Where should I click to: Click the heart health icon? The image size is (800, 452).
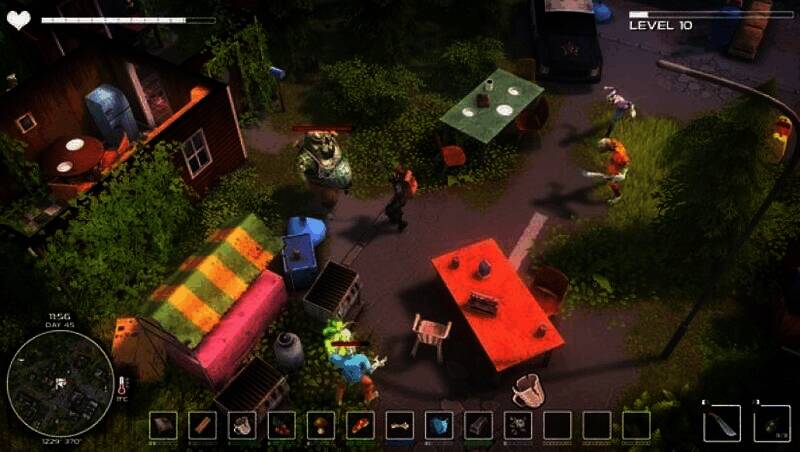point(19,18)
